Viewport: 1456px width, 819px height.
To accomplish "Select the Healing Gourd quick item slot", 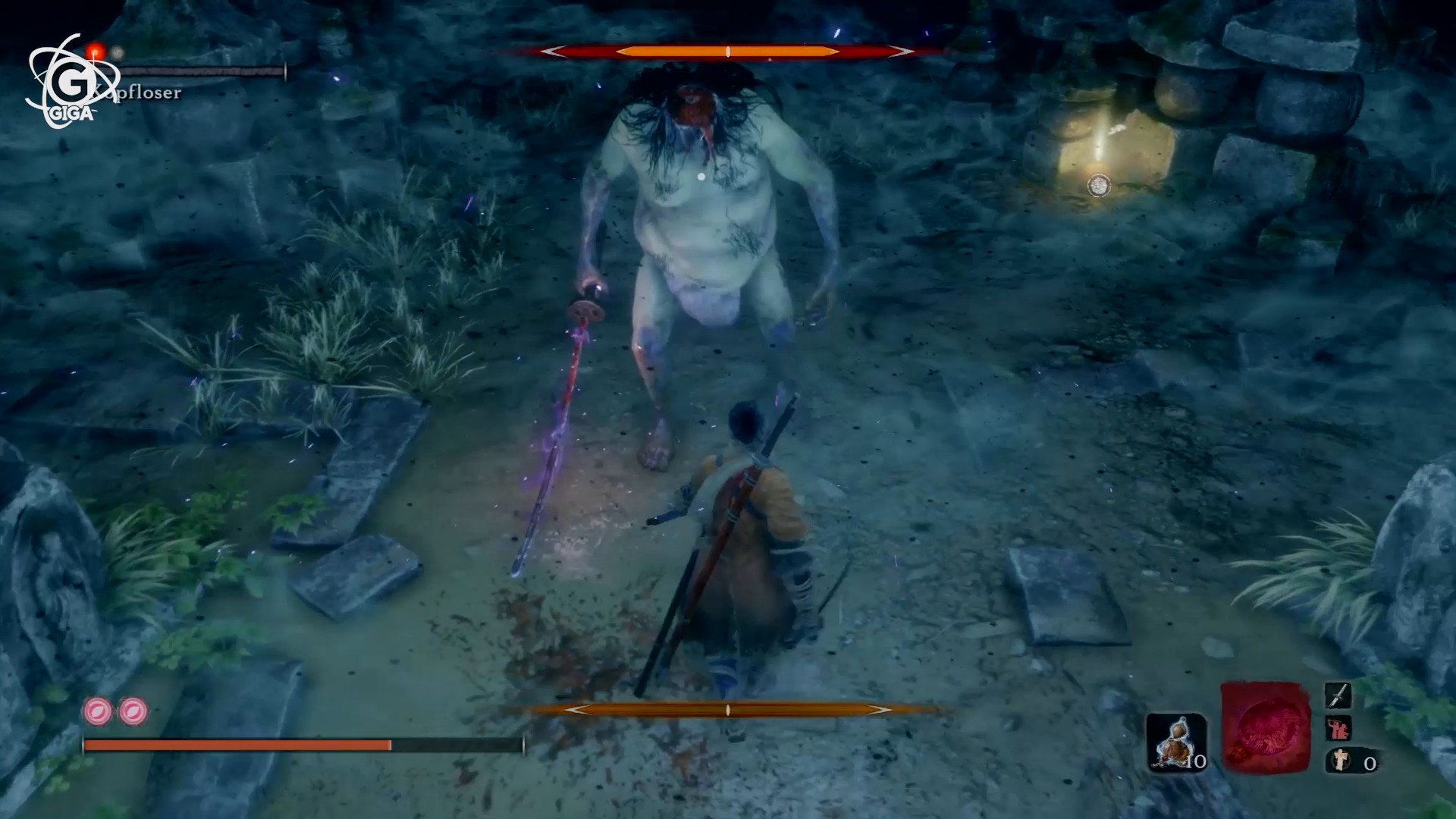I will [1176, 742].
